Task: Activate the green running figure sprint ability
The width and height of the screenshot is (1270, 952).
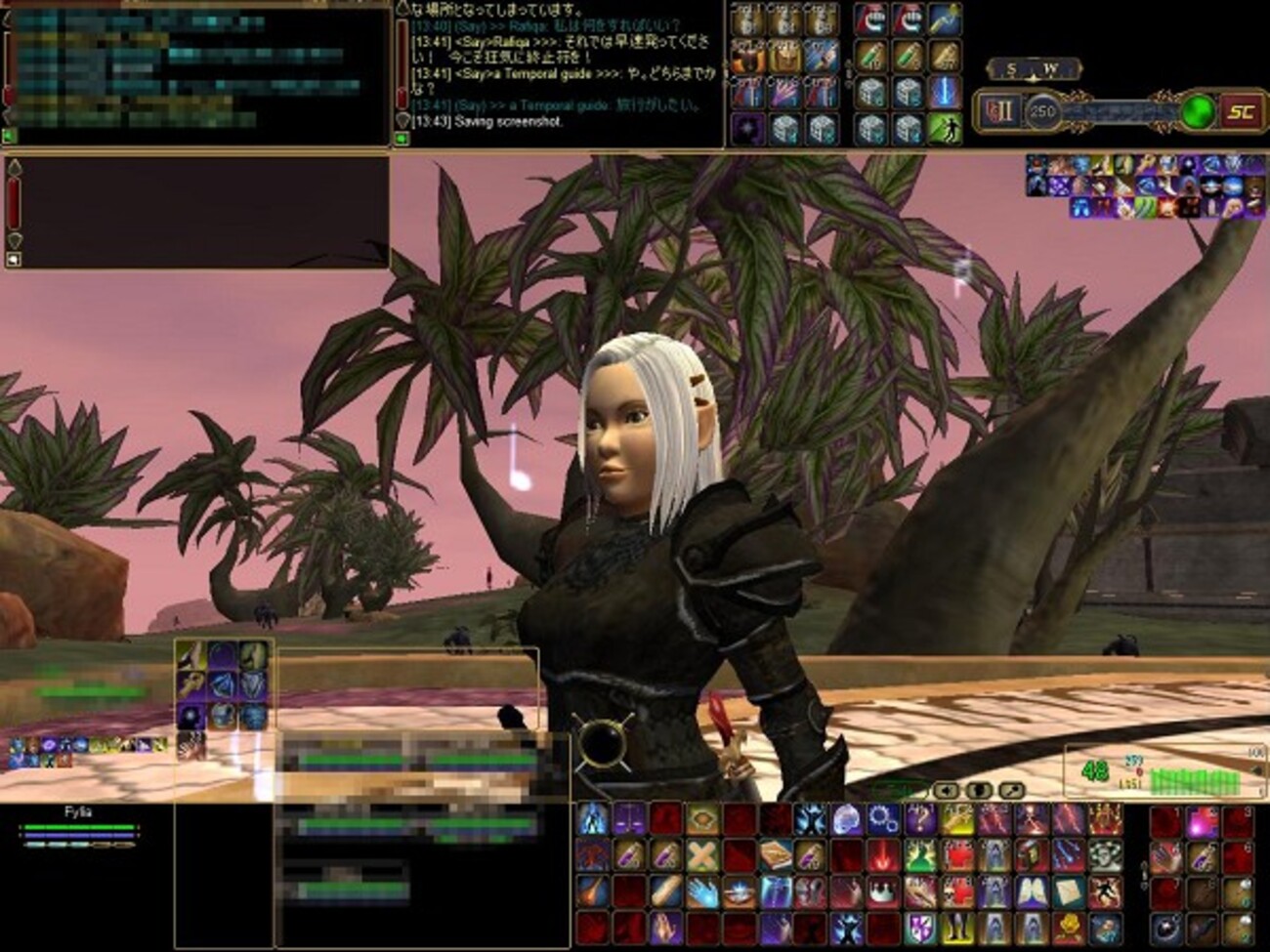Action: (x=945, y=128)
